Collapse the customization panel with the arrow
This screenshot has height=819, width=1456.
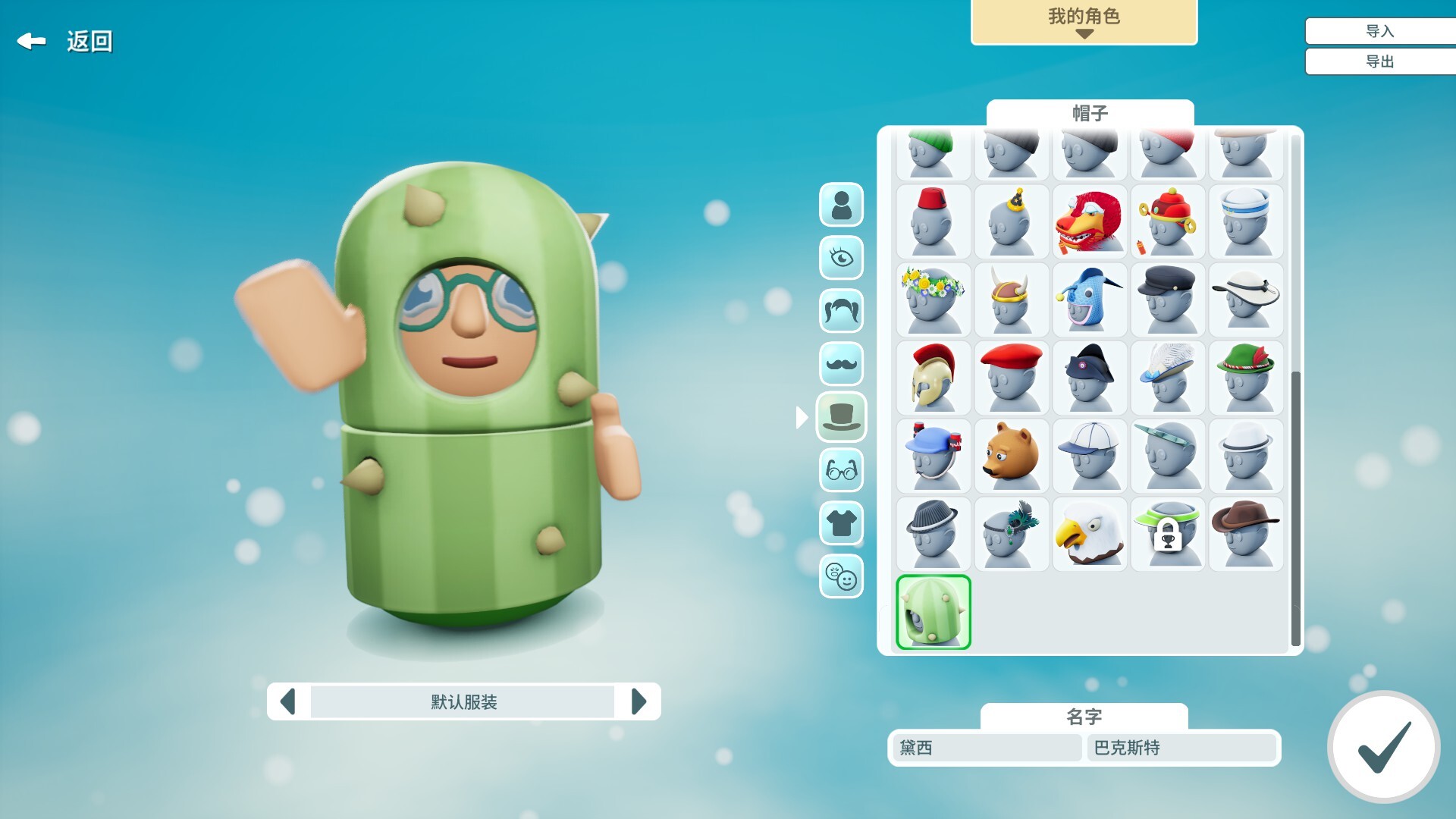[804, 416]
